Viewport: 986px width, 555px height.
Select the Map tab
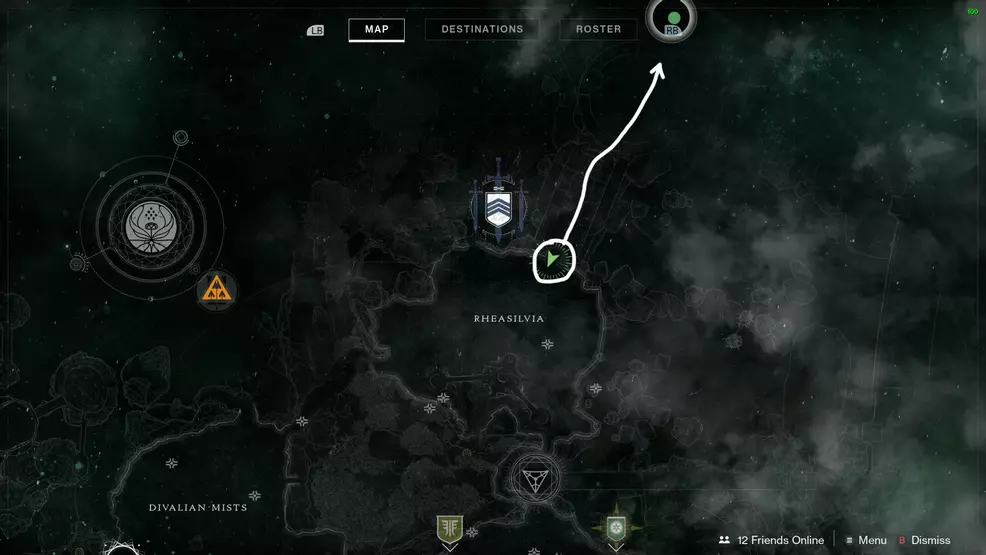pyautogui.click(x=376, y=29)
